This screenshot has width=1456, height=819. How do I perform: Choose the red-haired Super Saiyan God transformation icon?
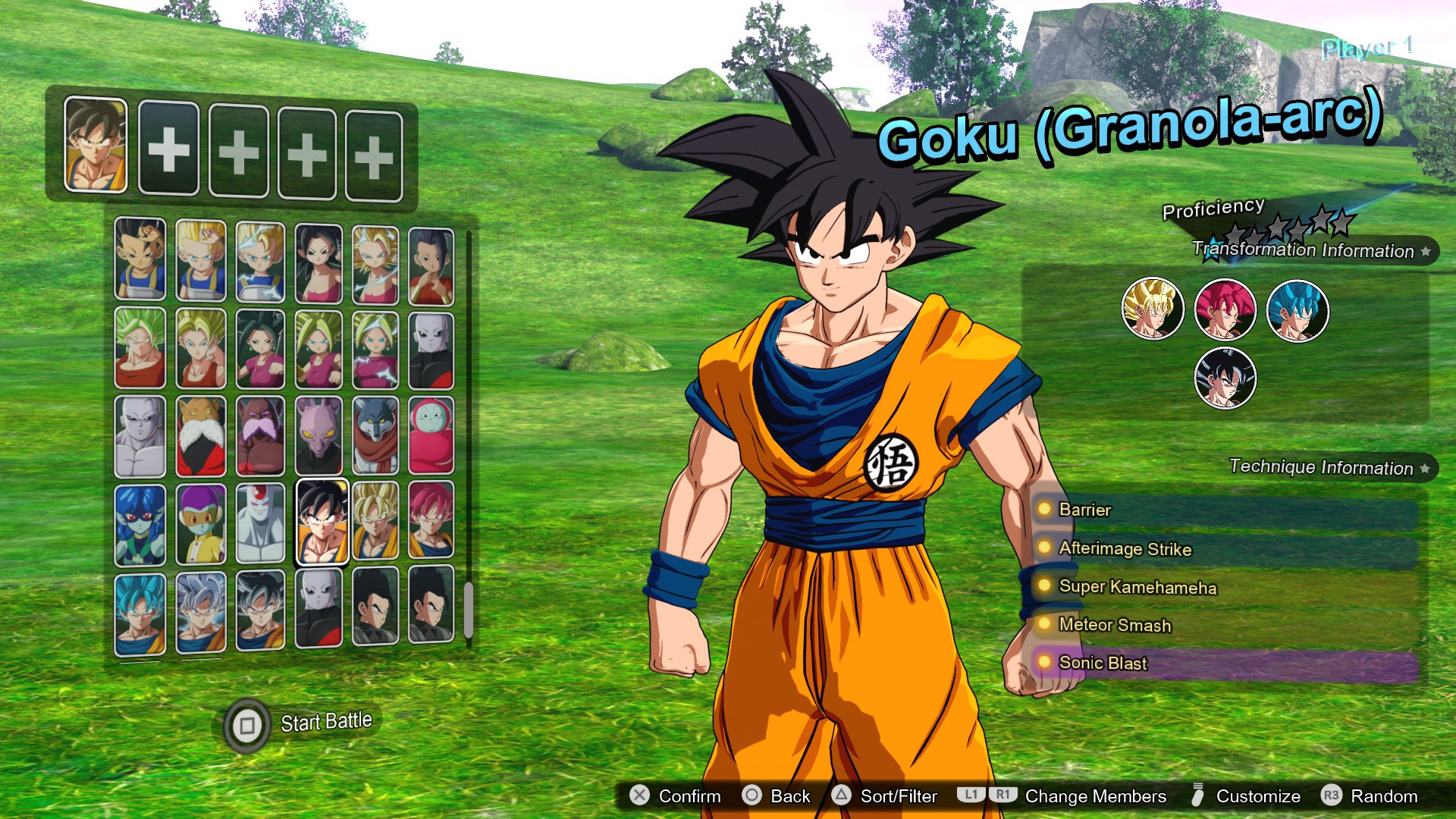click(x=1225, y=309)
